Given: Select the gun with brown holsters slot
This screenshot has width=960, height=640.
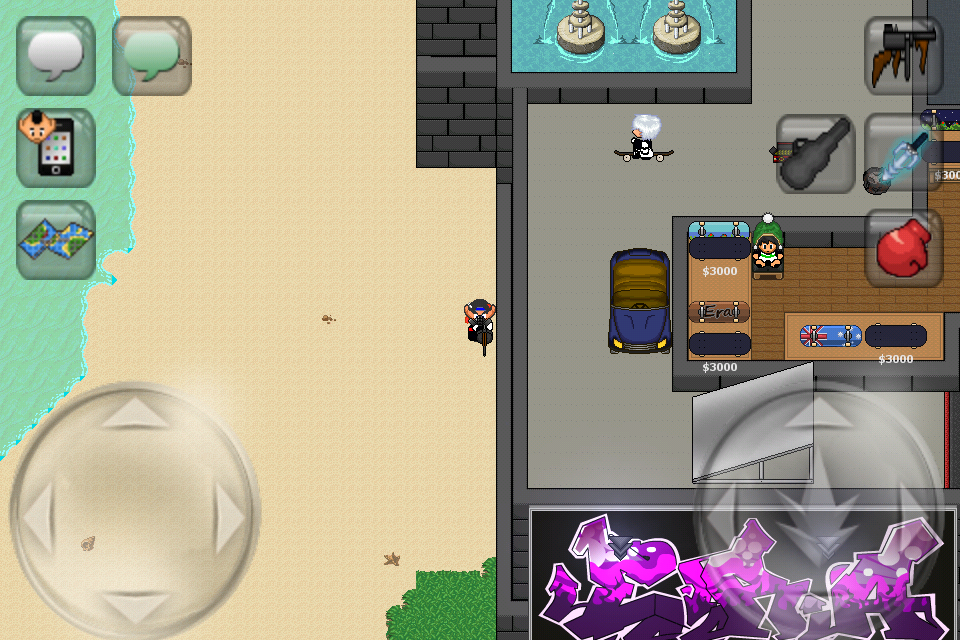Looking at the screenshot, I should coord(904,56).
